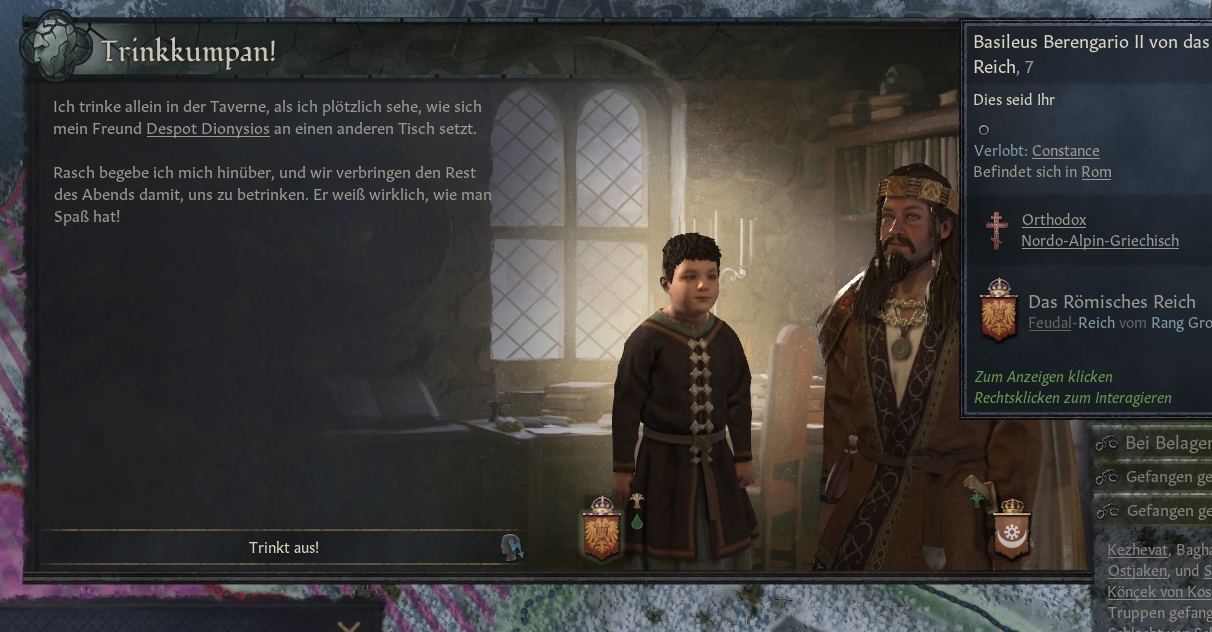Open the Nordo-Alpin-Griechisch culture link
This screenshot has width=1212, height=632.
(x=1099, y=241)
